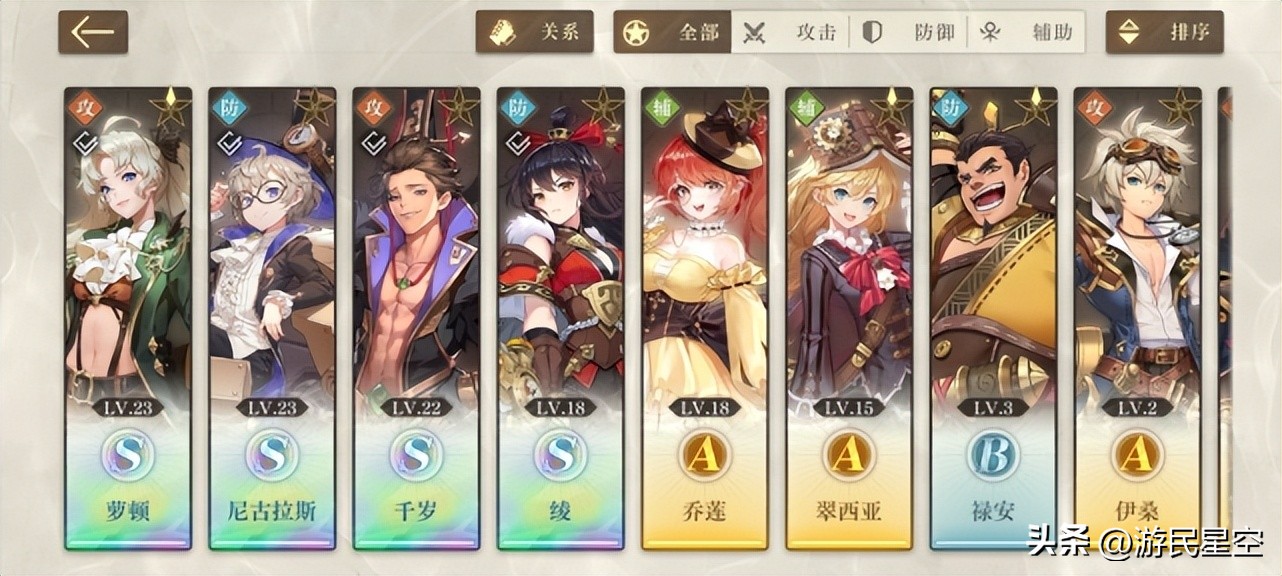Open the 千岁 character card
The image size is (1282, 576).
click(x=416, y=318)
